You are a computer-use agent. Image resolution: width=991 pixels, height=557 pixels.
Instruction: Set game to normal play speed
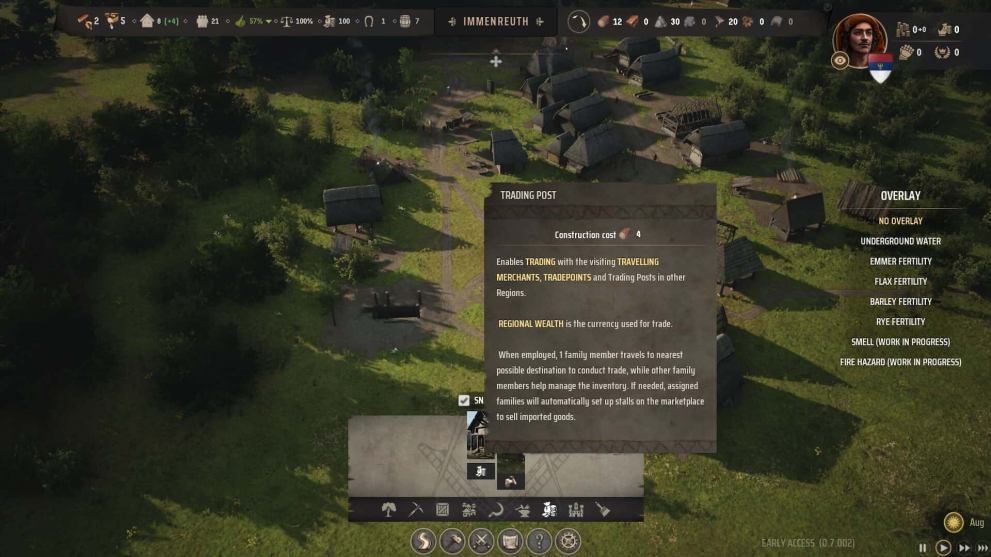click(943, 547)
